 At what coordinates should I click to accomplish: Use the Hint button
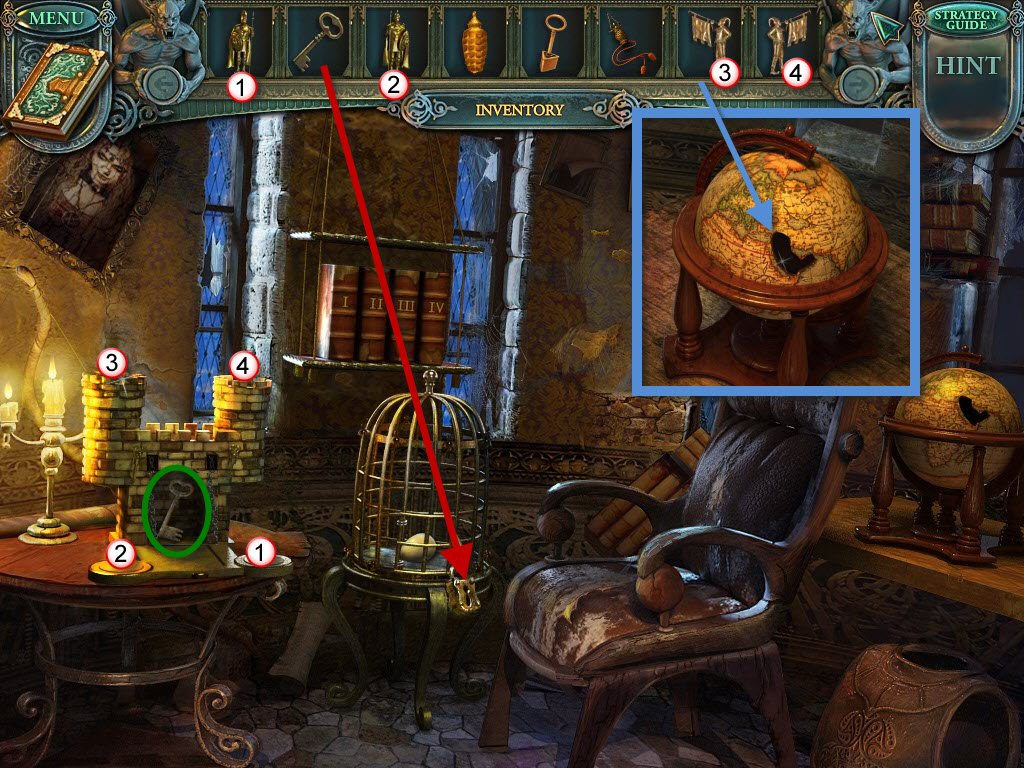(x=967, y=67)
